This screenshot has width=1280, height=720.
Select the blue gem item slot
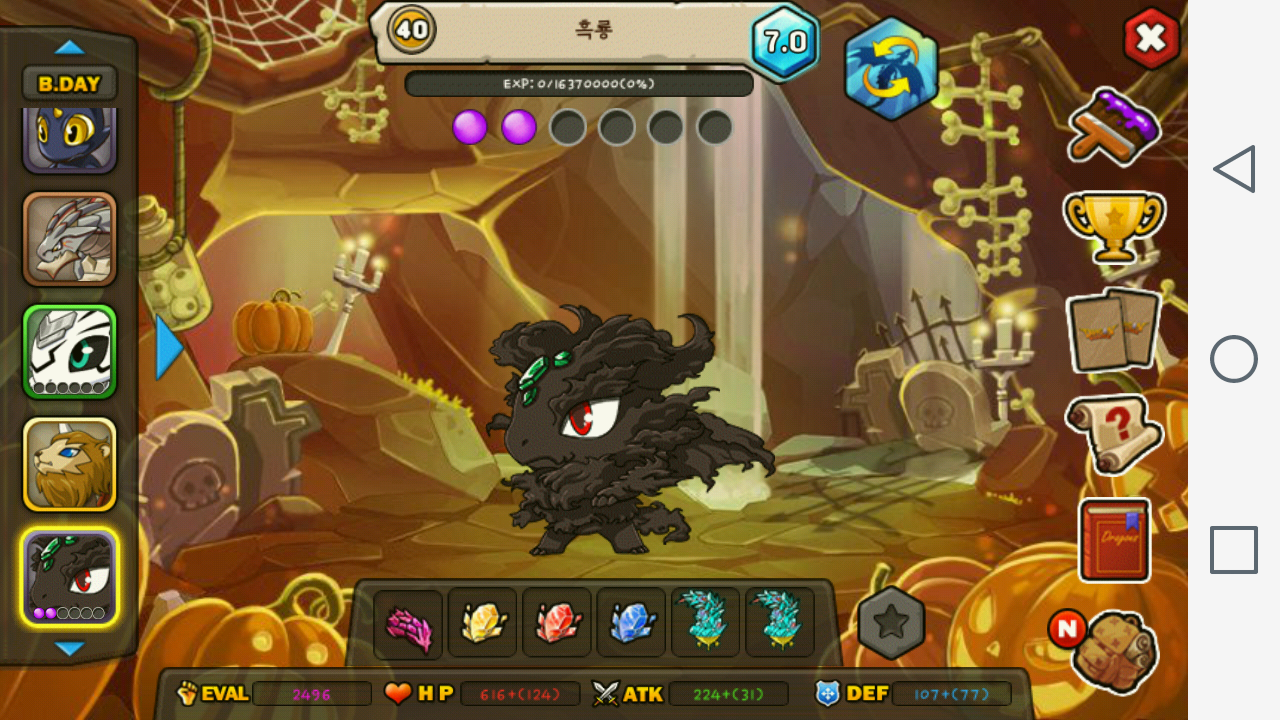(x=631, y=624)
